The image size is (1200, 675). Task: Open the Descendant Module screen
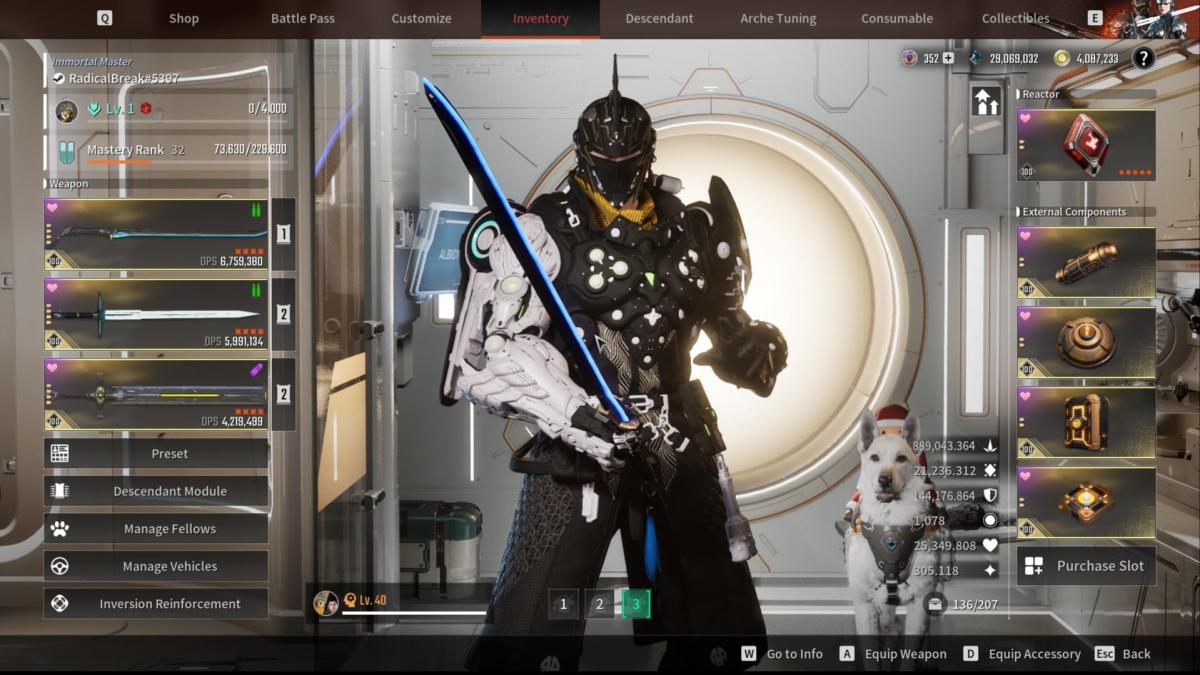pos(156,491)
